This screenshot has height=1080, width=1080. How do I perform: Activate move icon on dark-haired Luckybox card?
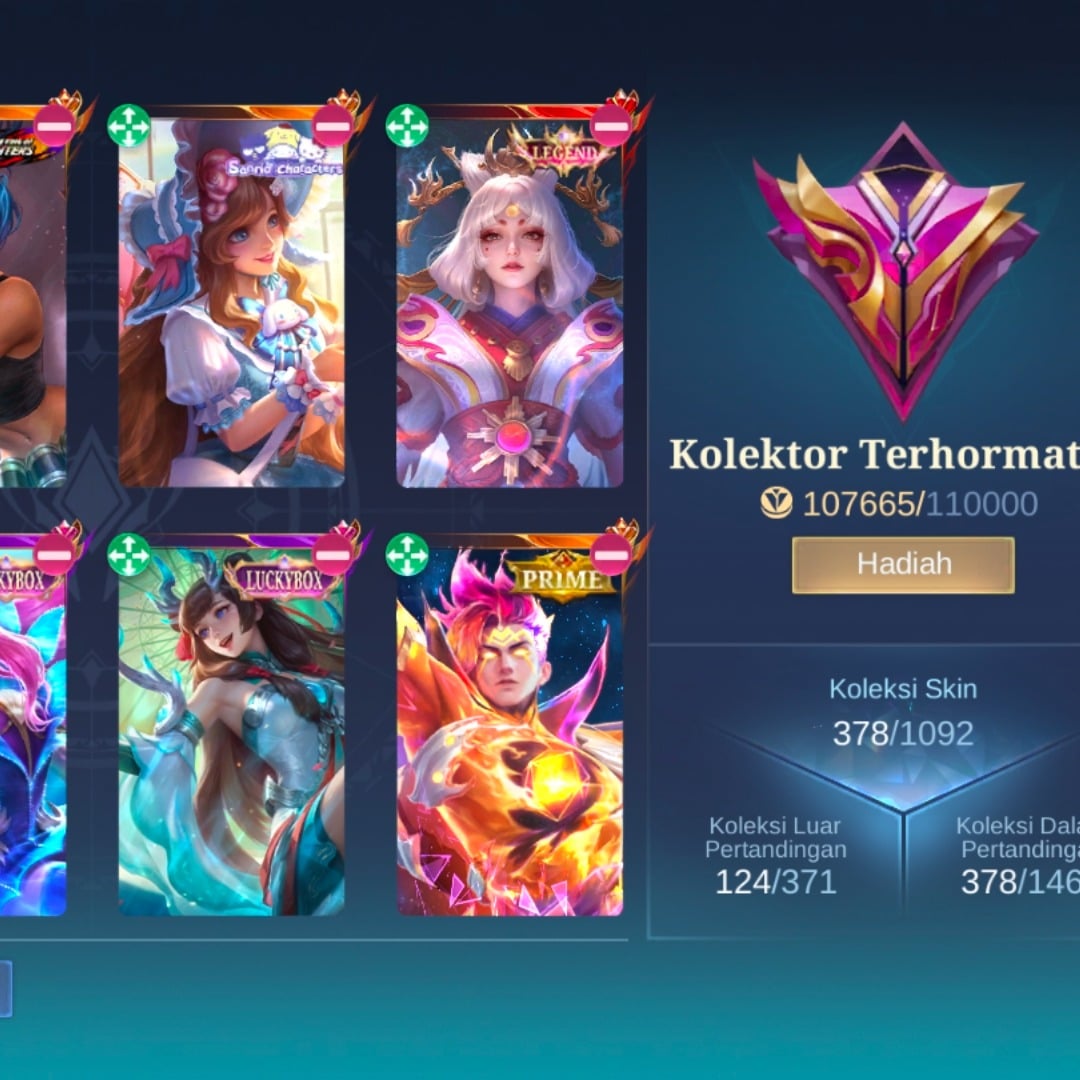(x=129, y=554)
